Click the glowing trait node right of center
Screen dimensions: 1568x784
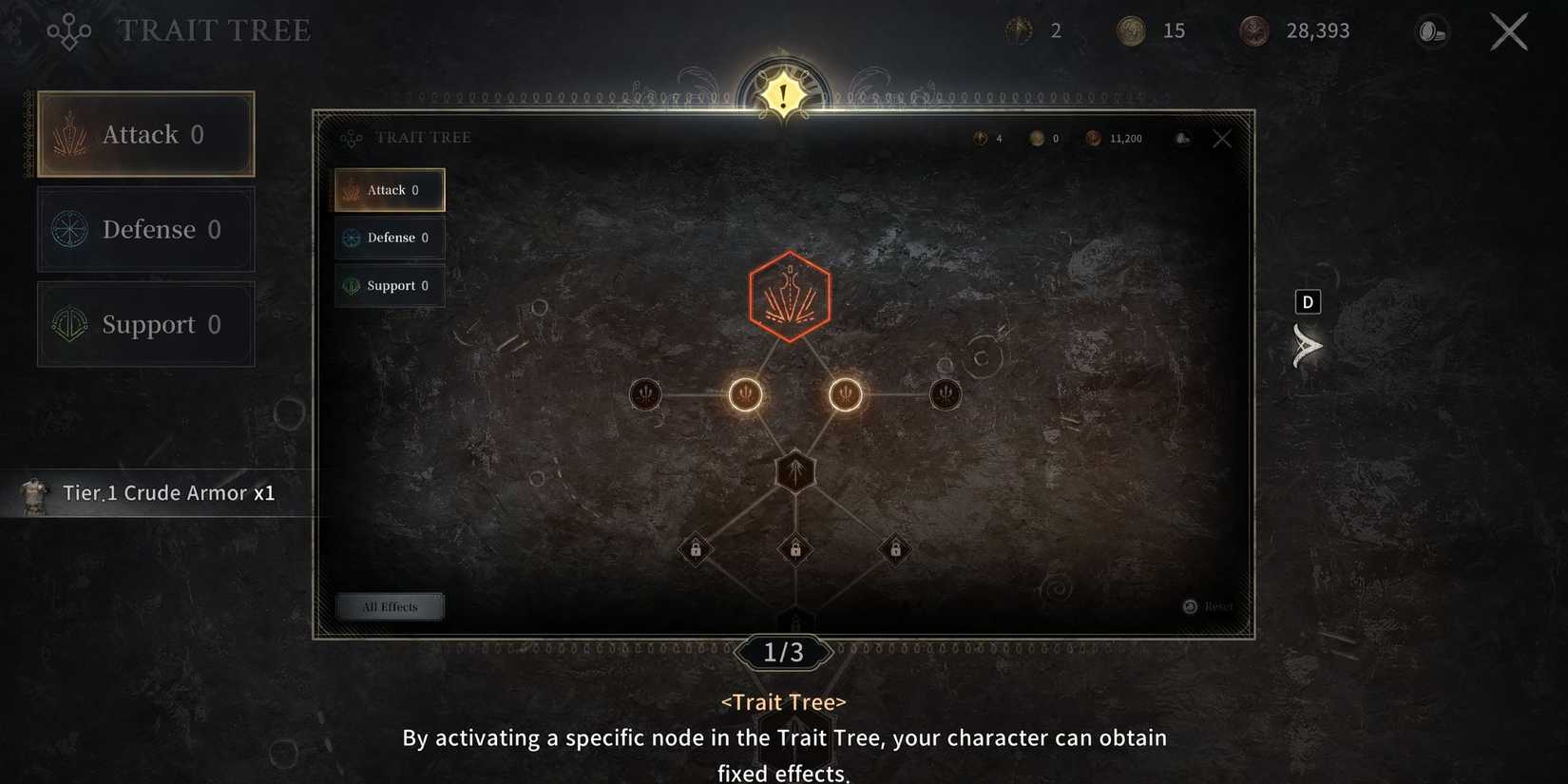click(846, 394)
